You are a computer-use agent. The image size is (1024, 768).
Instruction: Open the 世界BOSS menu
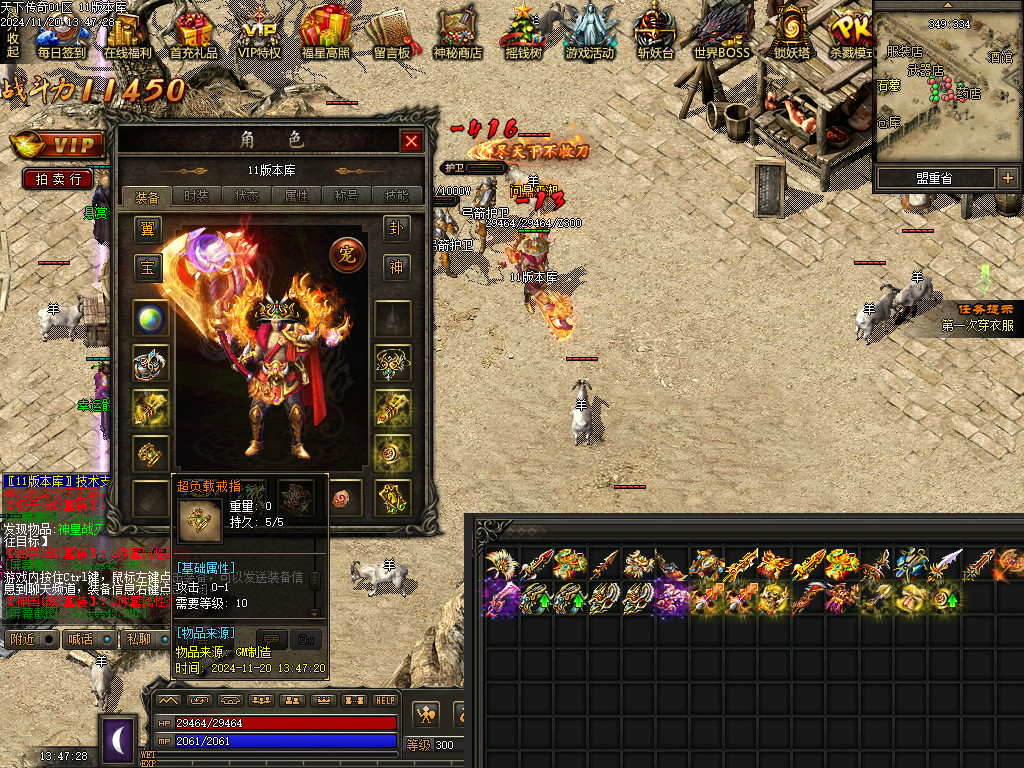tap(721, 34)
